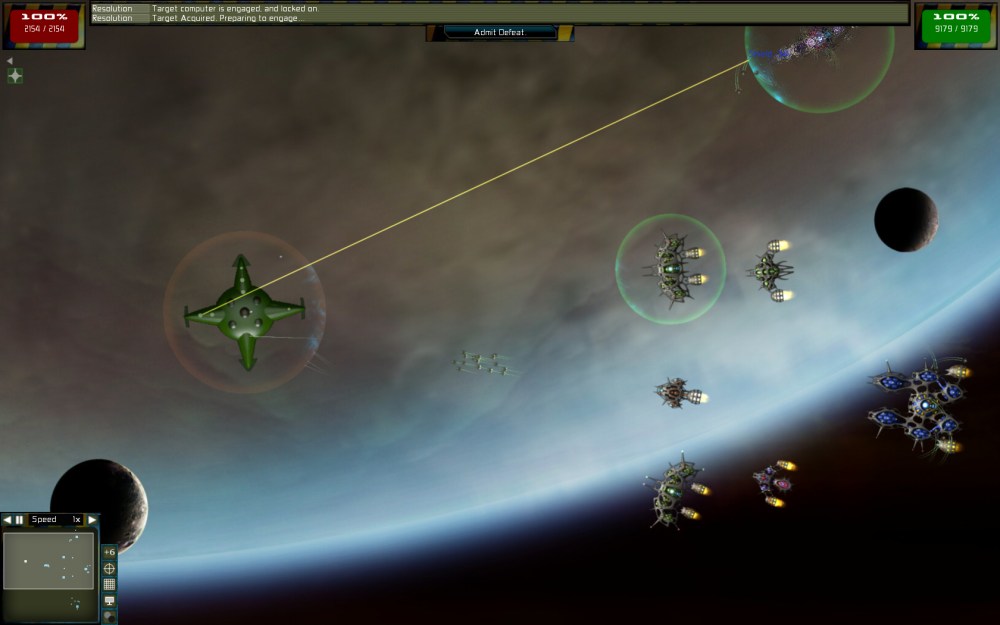Collapse the ship list with the small arrow
The image size is (1000, 625).
[9, 61]
